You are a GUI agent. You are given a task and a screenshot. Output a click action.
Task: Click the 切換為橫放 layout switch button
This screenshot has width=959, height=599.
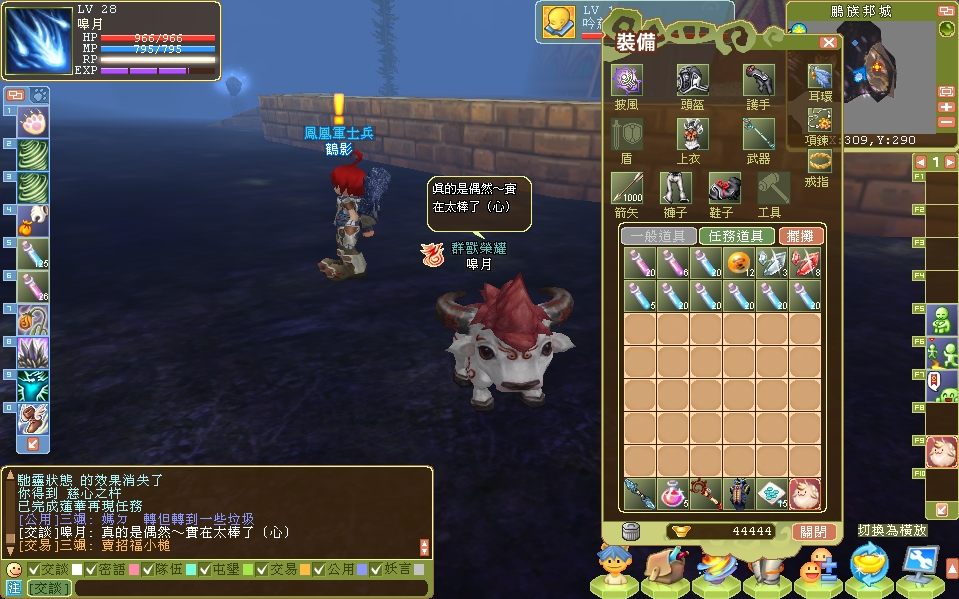[x=891, y=530]
